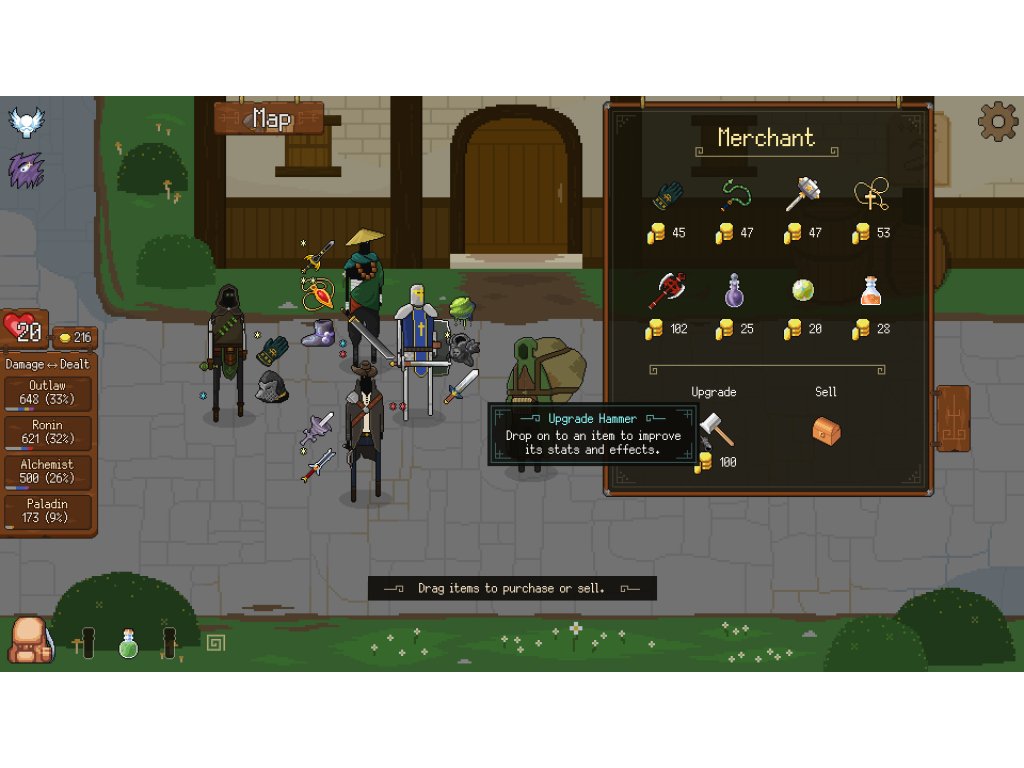This screenshot has width=1024, height=768.
Task: Select the Outlaw damage row
Action: point(48,393)
